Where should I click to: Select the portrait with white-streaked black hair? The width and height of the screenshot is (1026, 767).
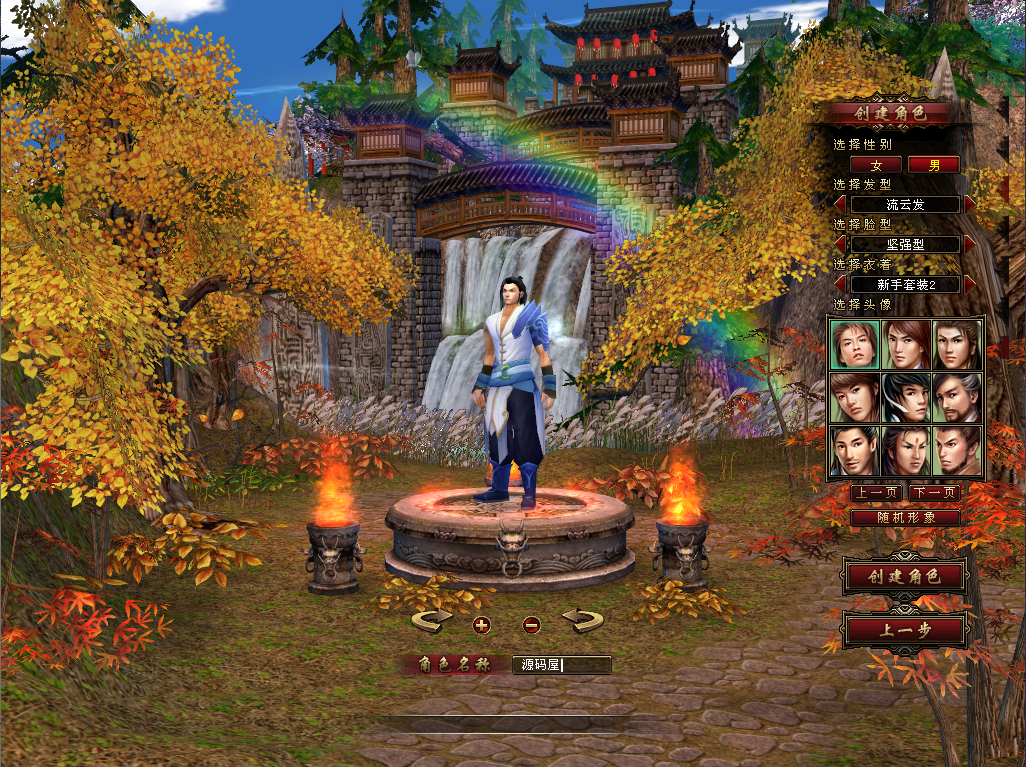(906, 398)
